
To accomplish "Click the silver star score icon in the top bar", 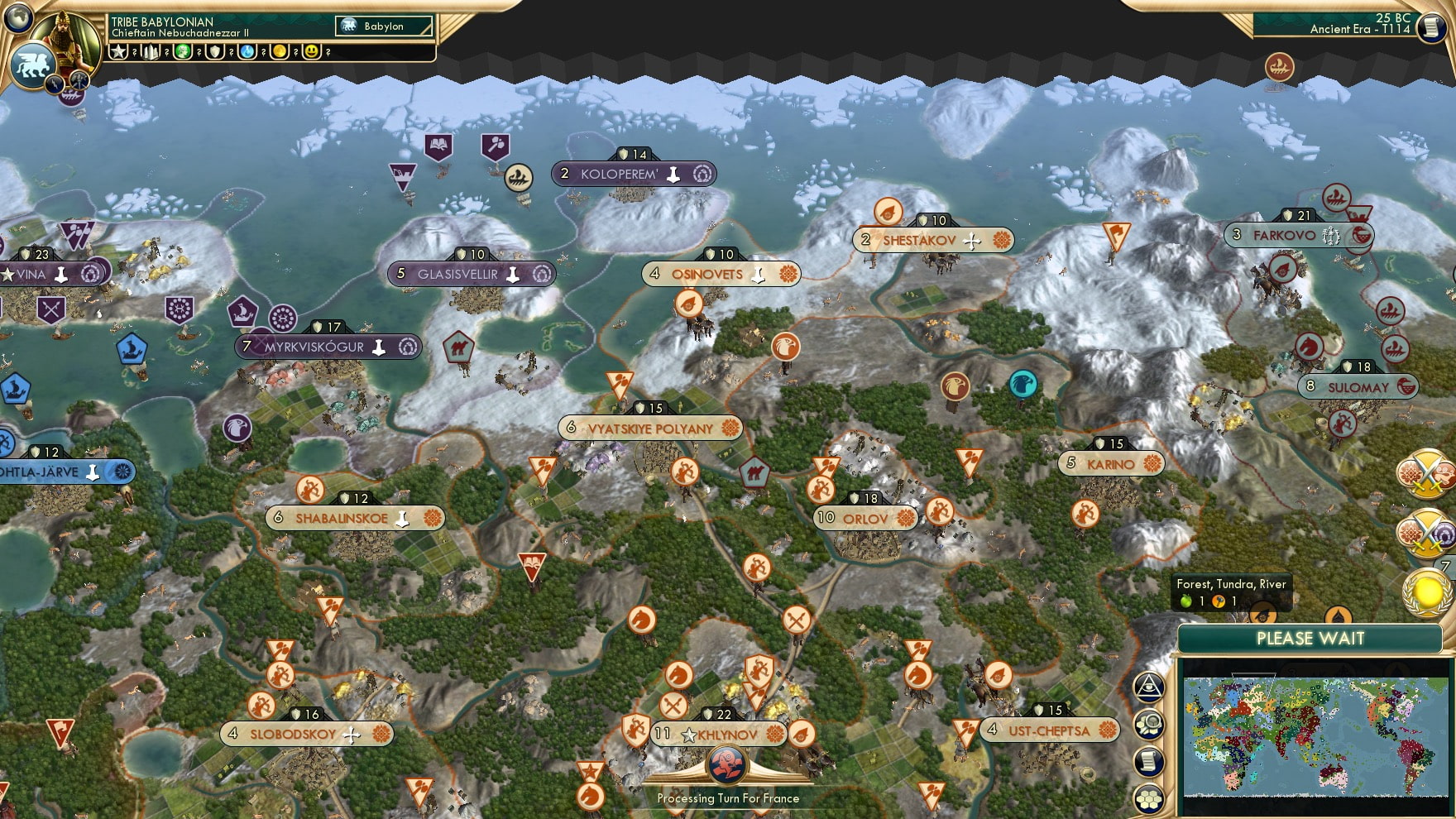I will [x=120, y=51].
